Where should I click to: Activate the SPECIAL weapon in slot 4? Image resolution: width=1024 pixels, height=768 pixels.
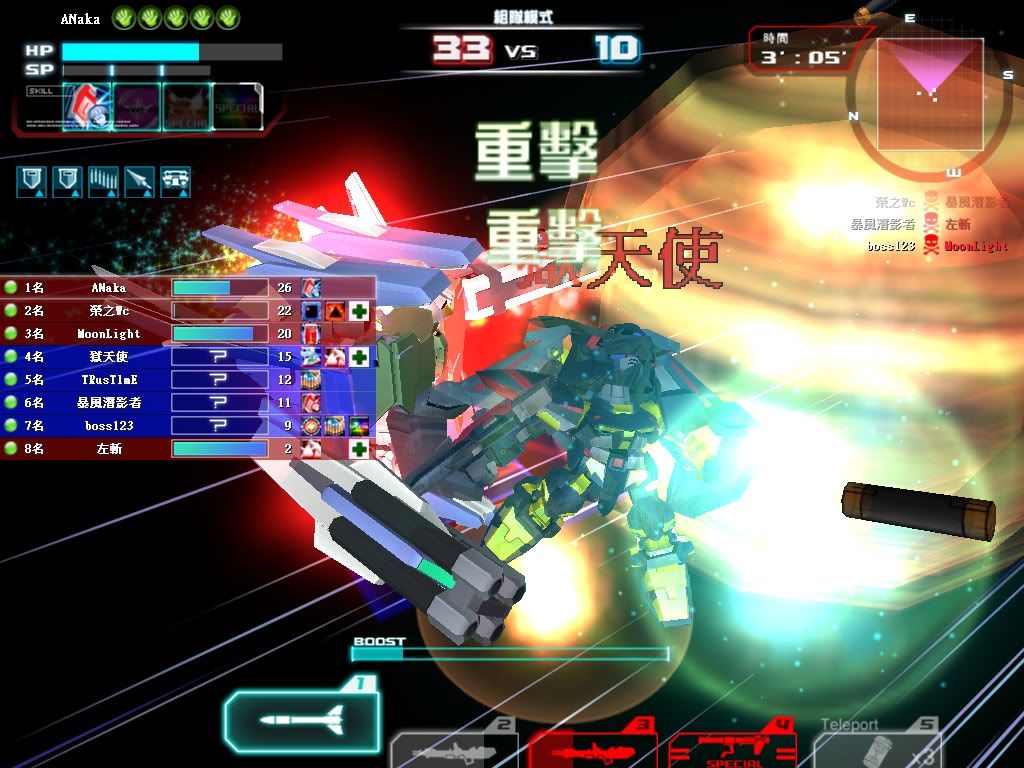point(732,750)
